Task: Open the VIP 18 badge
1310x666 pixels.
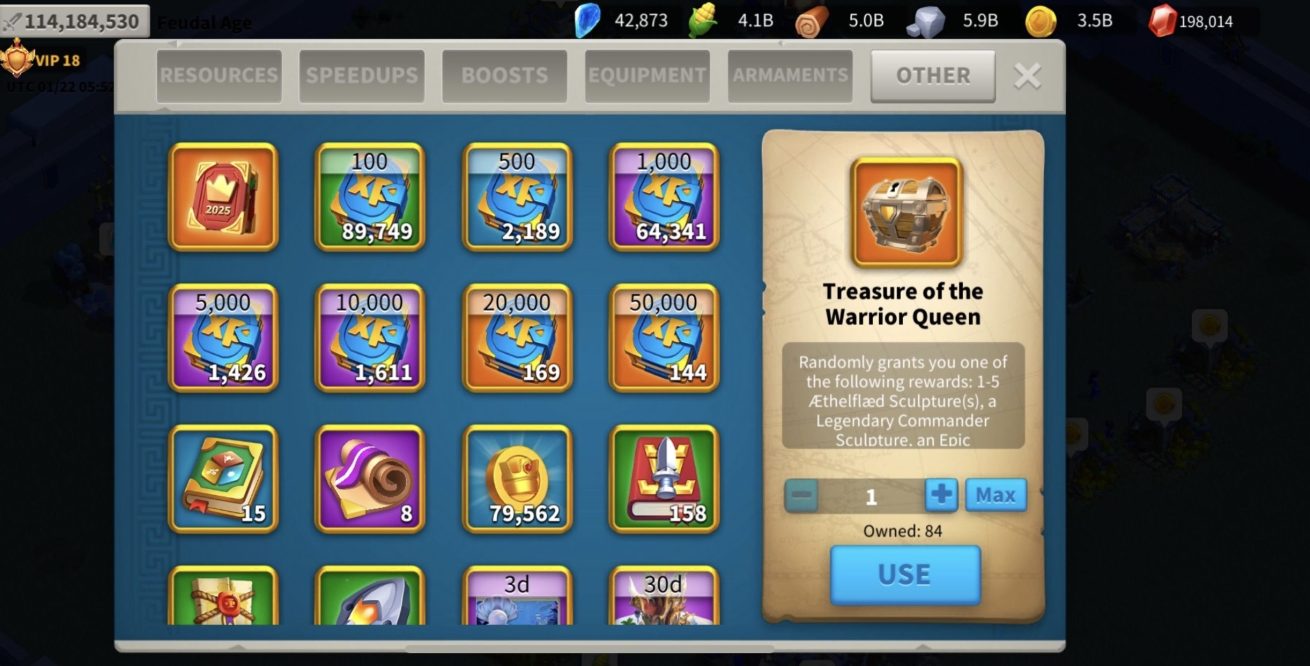Action: [x=42, y=61]
